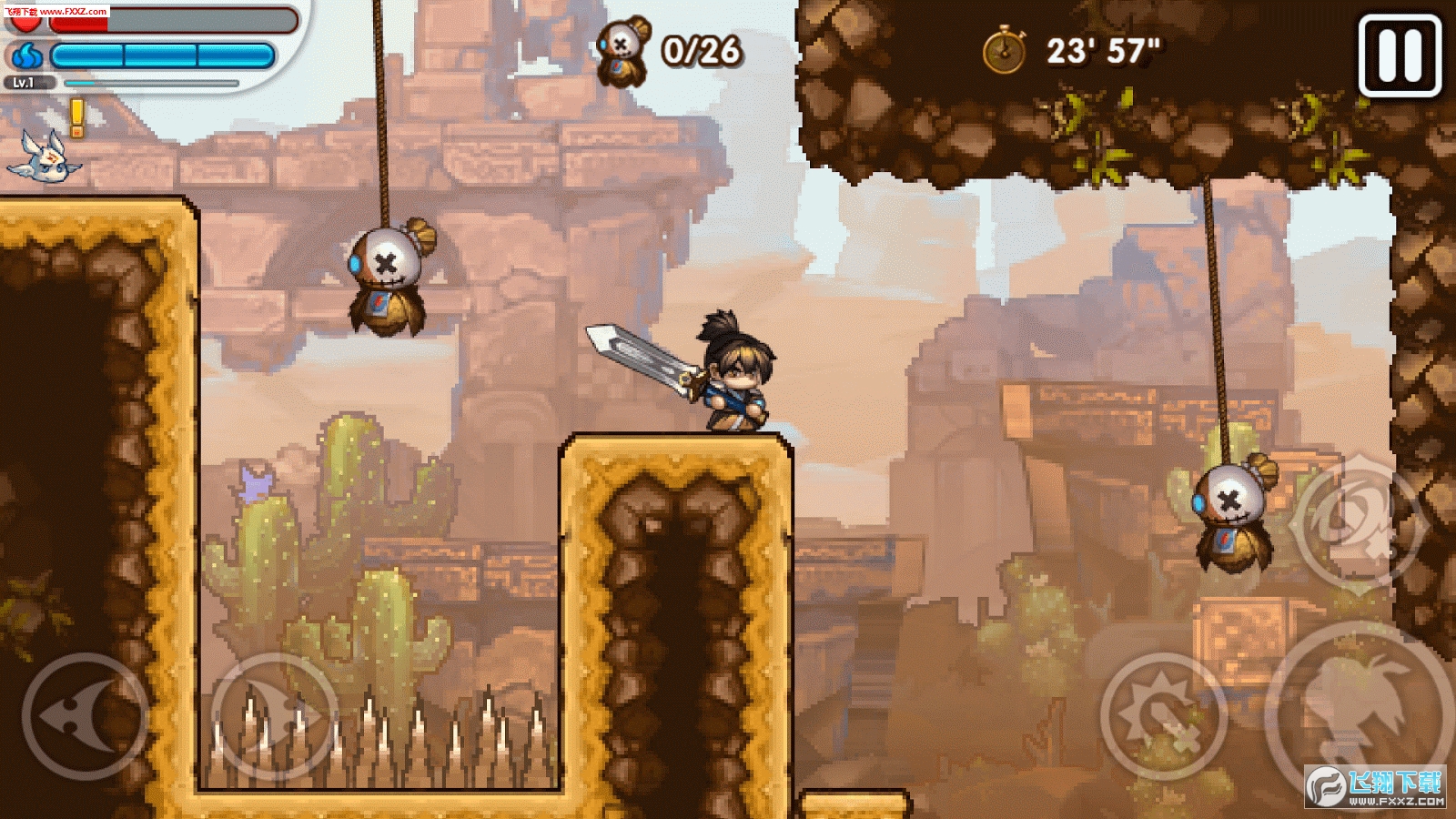Pause the game

(1400, 56)
